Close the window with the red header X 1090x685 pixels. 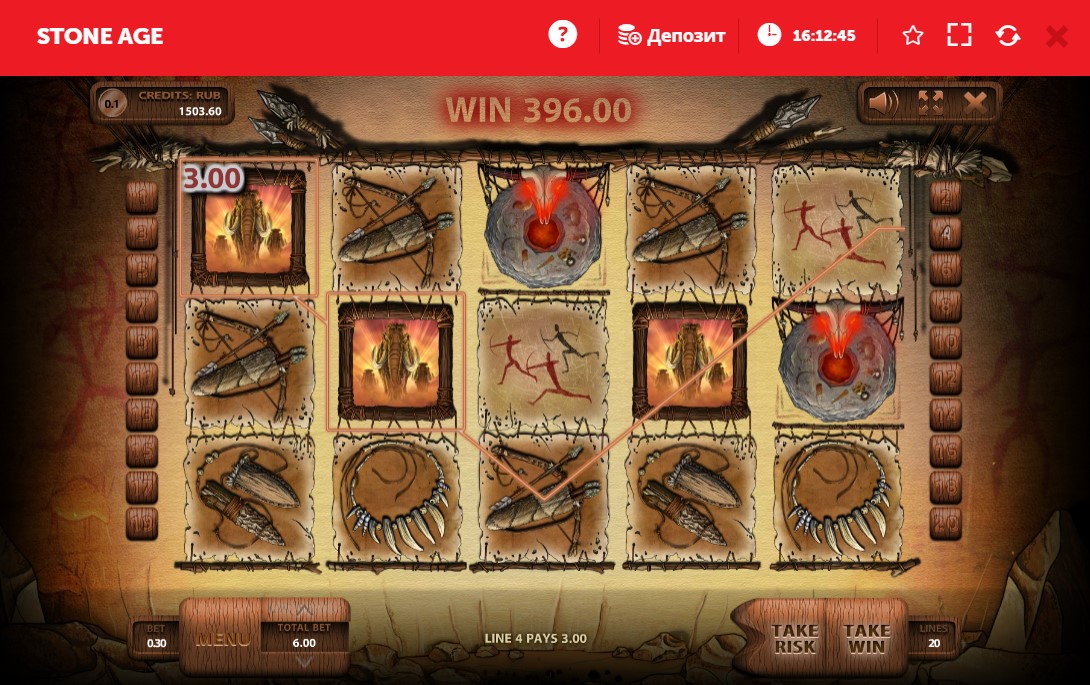[1056, 36]
